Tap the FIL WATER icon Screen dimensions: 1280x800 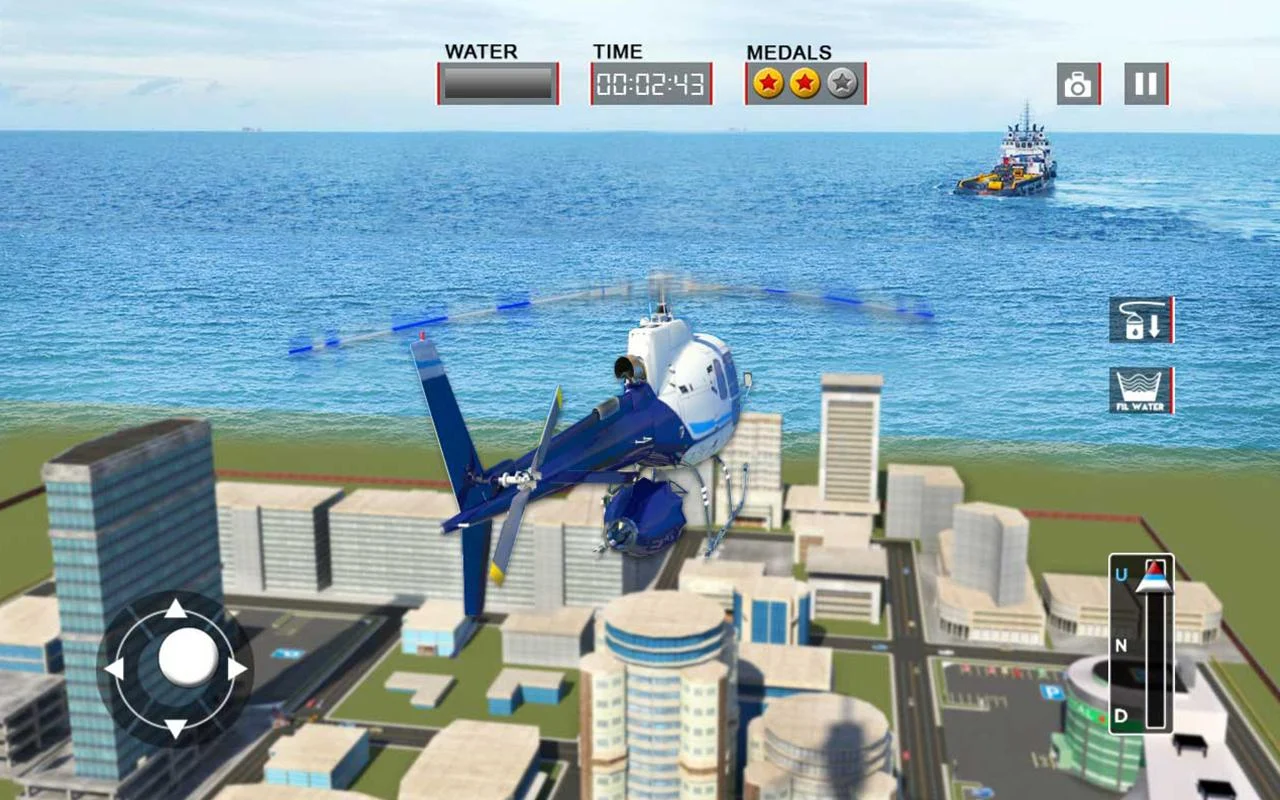pos(1140,392)
